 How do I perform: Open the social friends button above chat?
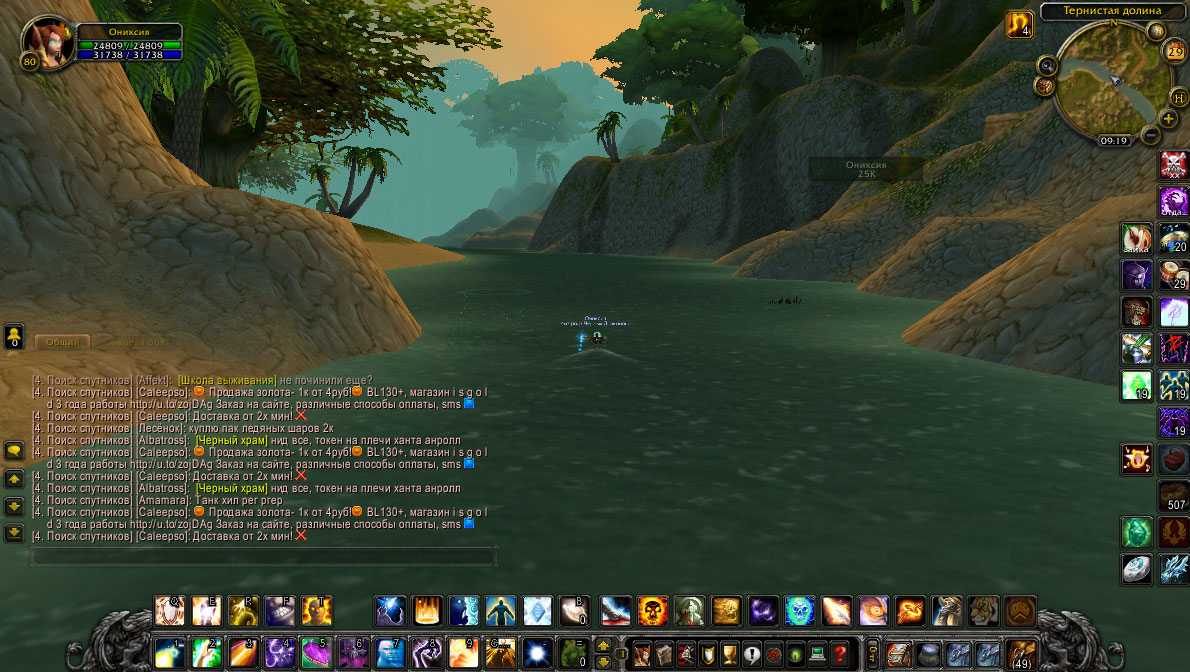[x=14, y=336]
